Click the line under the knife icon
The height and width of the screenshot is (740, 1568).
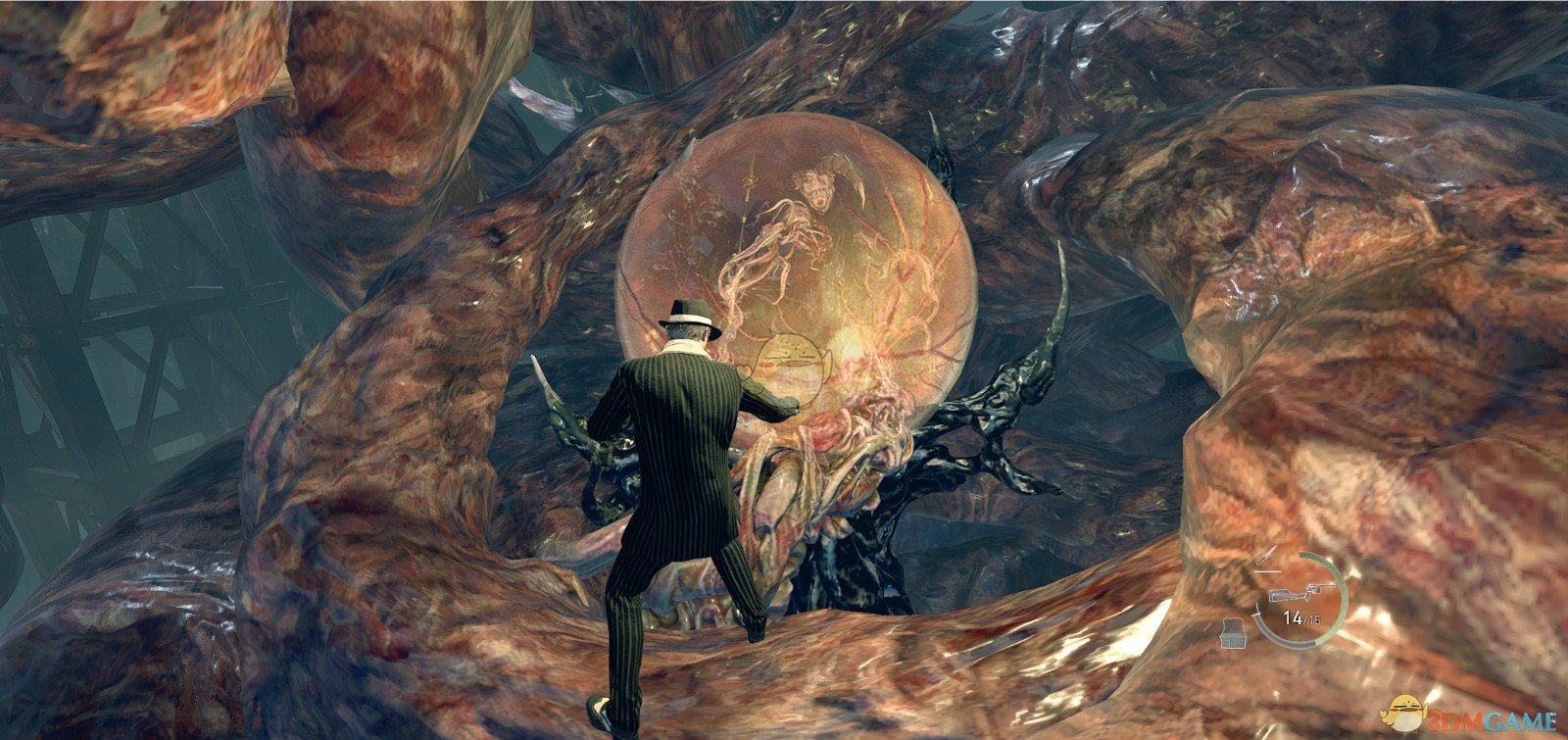(1268, 571)
